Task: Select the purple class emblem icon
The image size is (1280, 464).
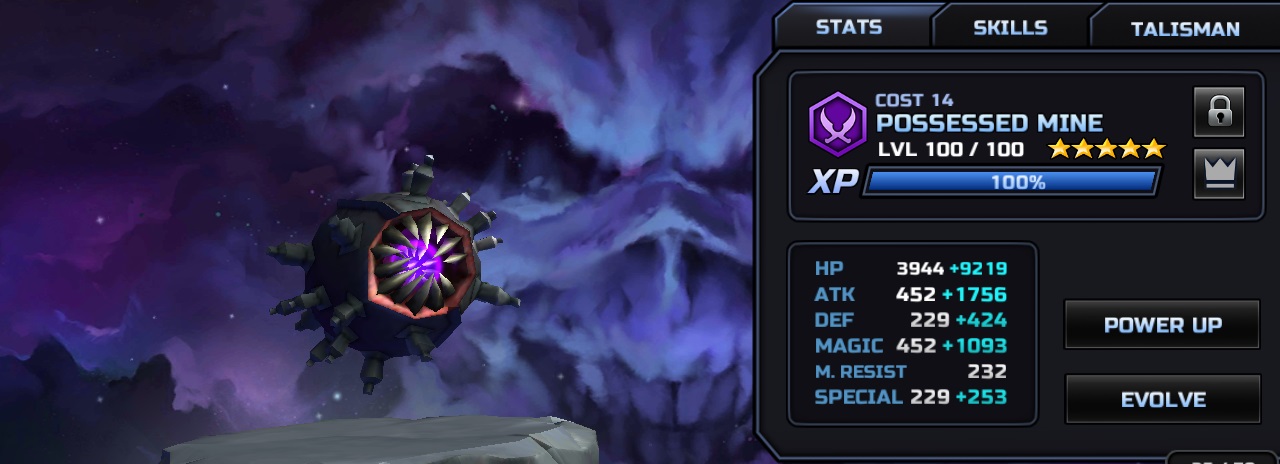Action: (x=837, y=124)
